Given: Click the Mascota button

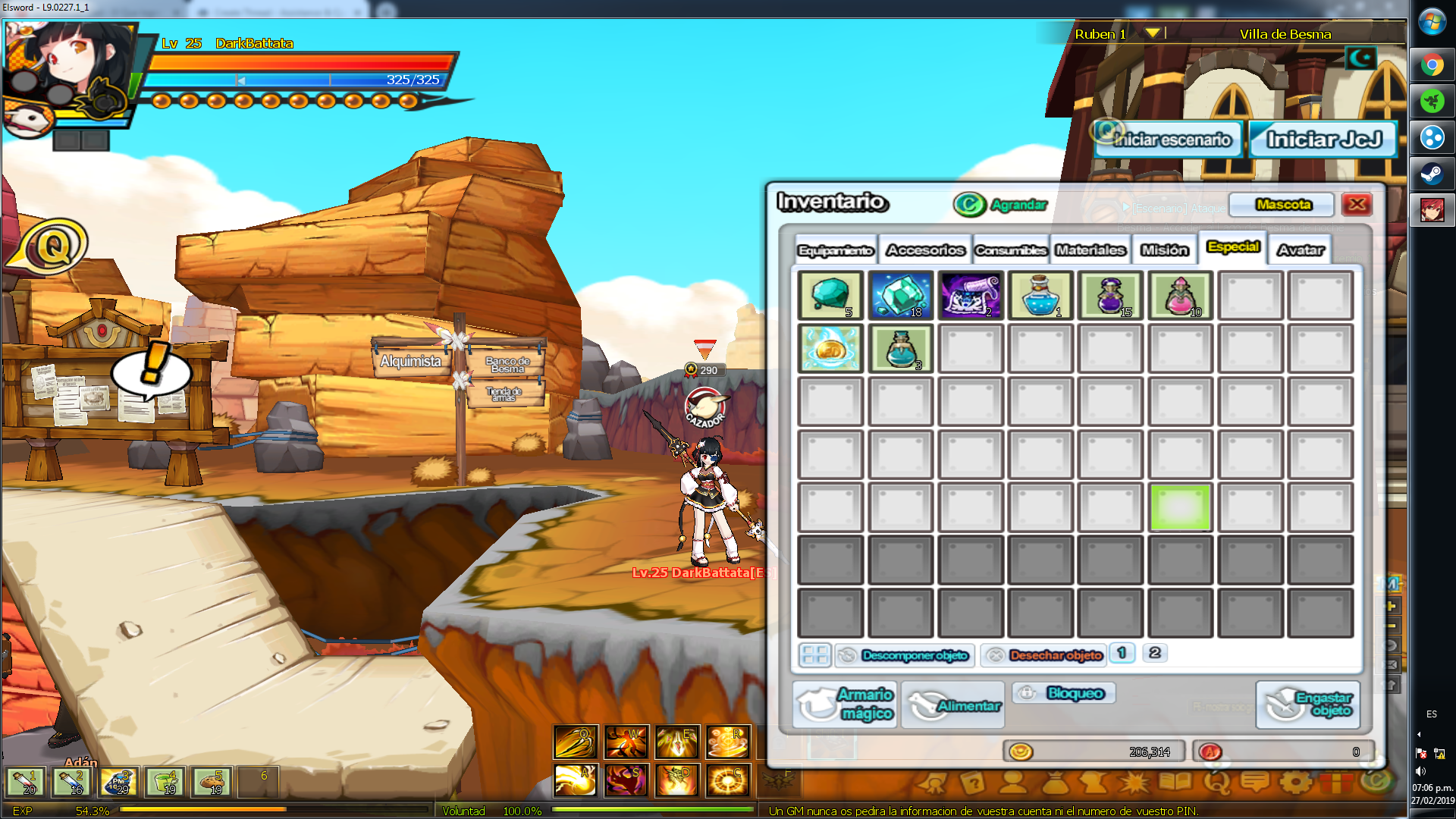Looking at the screenshot, I should pos(1282,205).
